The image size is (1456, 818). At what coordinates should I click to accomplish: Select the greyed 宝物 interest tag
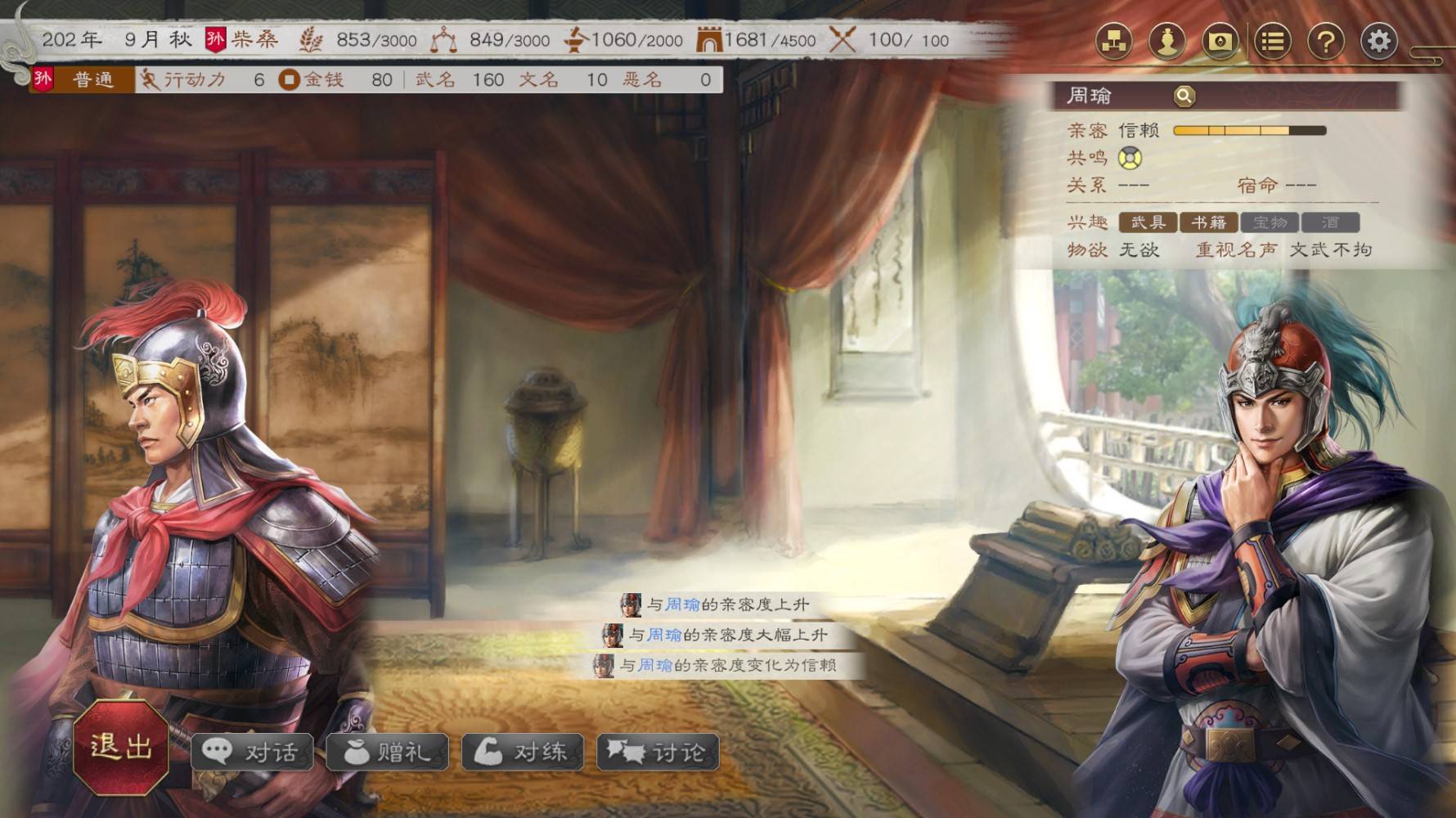[1270, 222]
